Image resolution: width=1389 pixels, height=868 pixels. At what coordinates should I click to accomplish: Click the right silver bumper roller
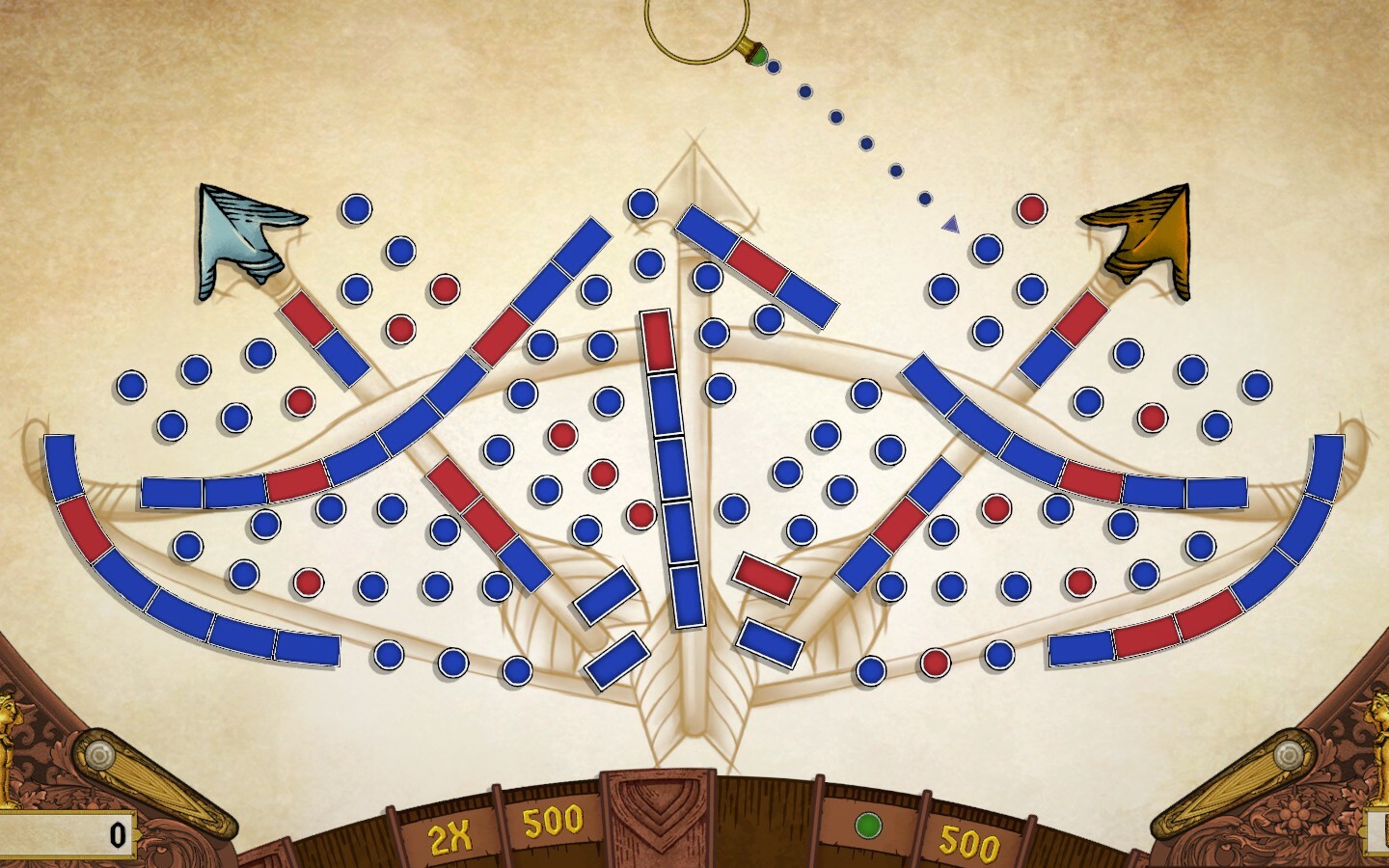tap(1287, 753)
